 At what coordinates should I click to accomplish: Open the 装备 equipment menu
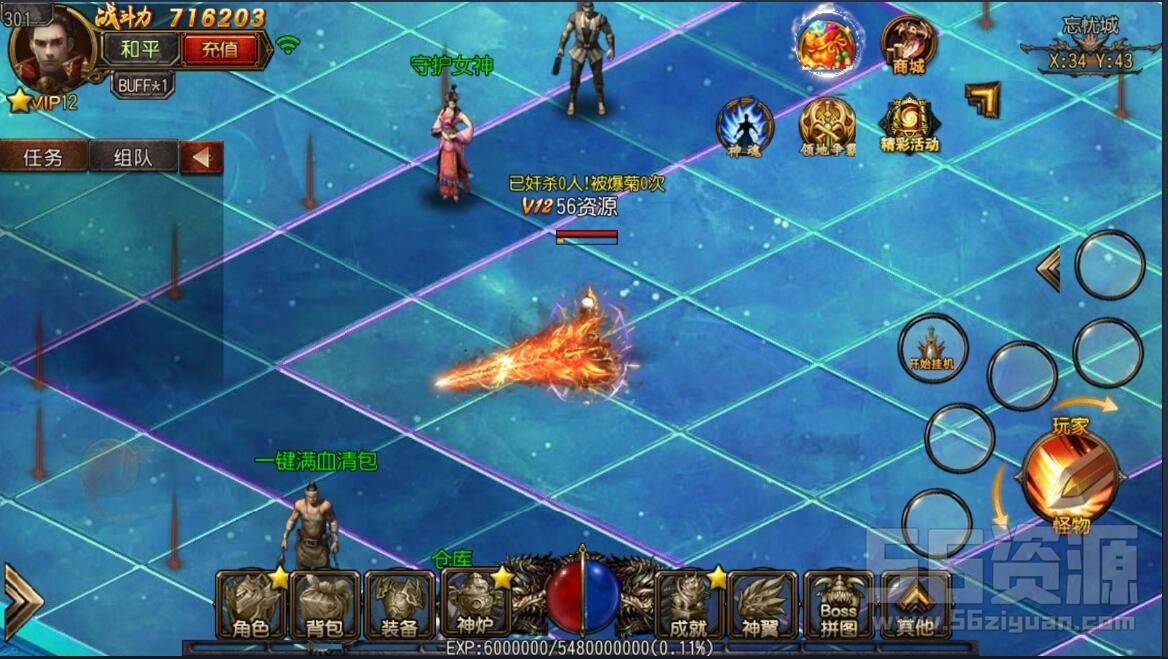[399, 605]
